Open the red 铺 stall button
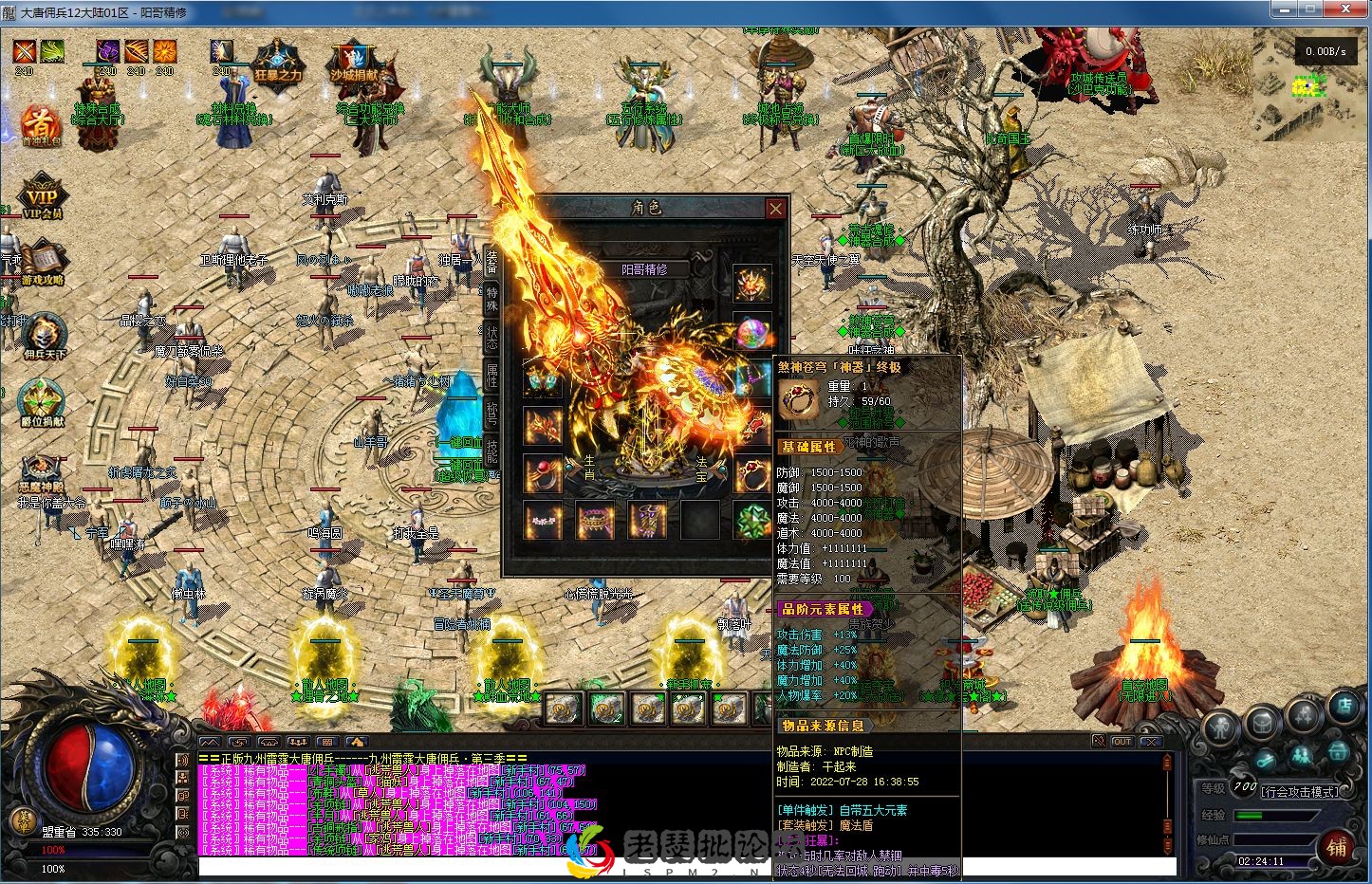 pyautogui.click(x=1338, y=846)
